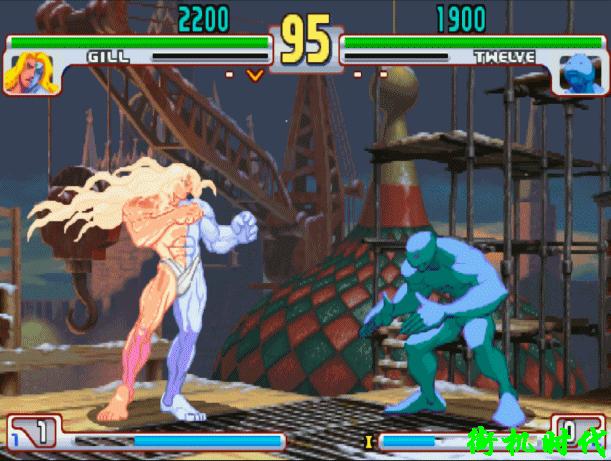Click Gill's character portrait
Viewport: 611px width, 461px height.
[27, 73]
